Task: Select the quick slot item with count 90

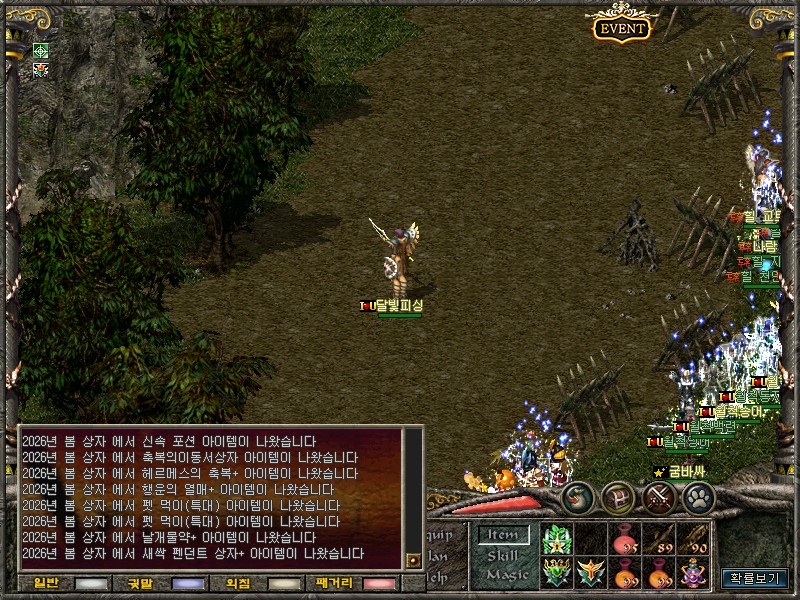Action: click(692, 540)
